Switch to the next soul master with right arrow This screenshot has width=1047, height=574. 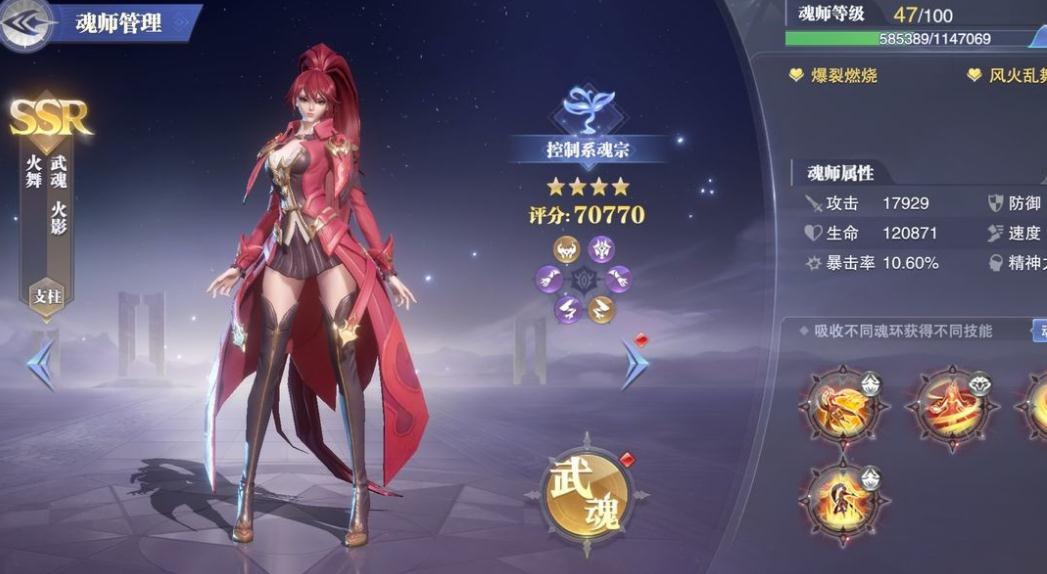click(634, 363)
